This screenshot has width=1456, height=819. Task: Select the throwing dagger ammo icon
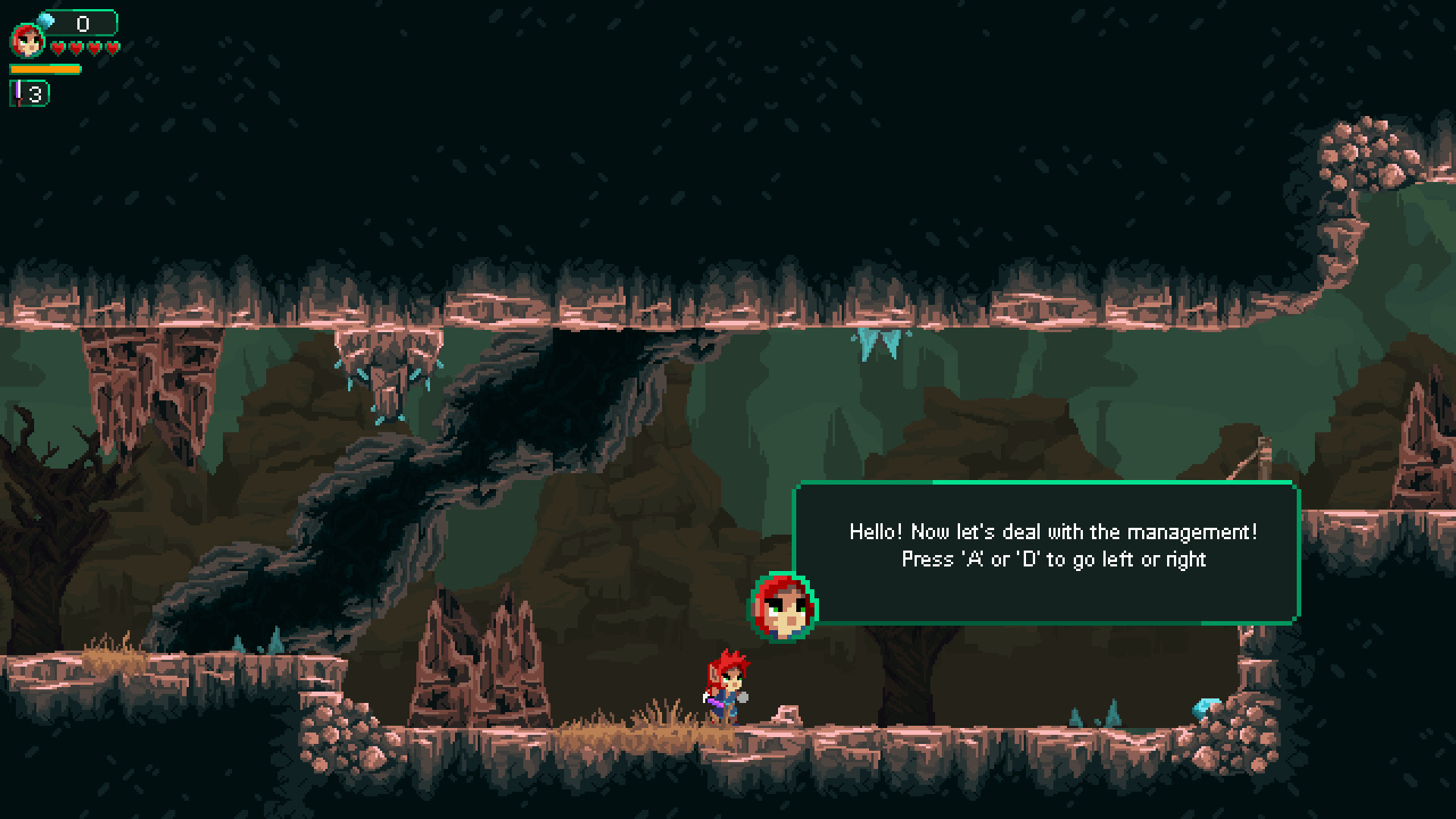(19, 93)
